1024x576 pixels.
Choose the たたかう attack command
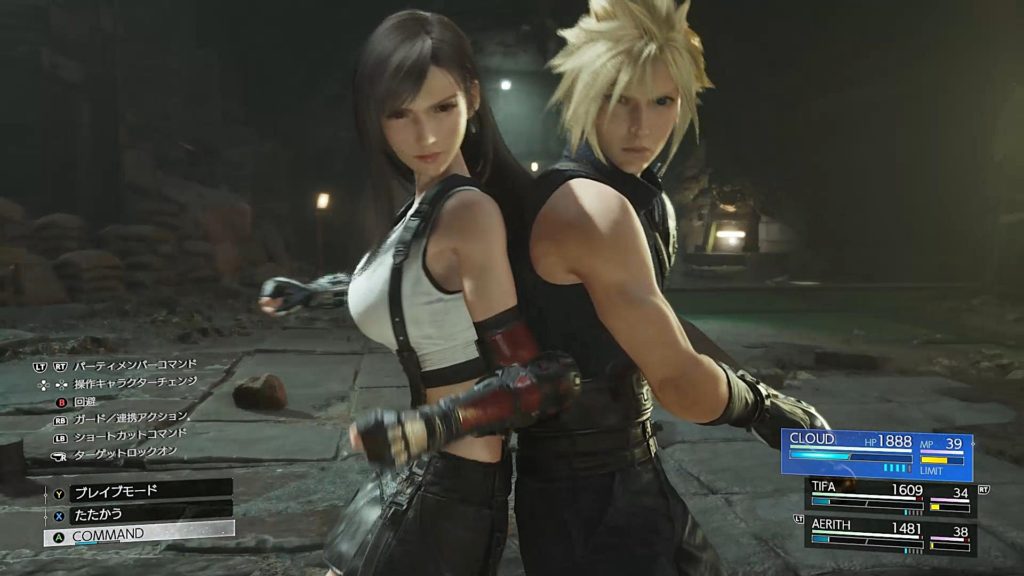click(138, 512)
